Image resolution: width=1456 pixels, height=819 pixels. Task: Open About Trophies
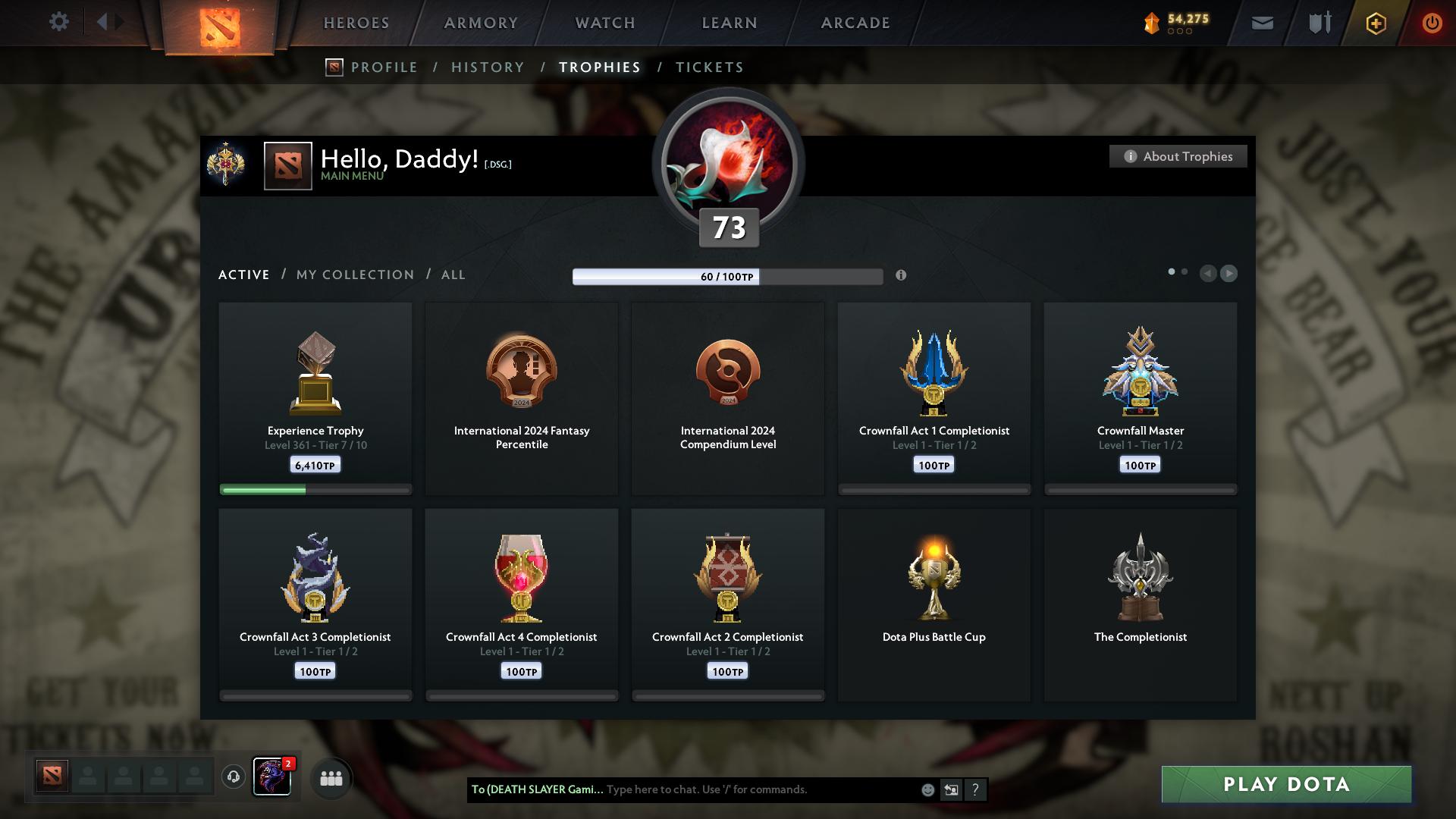1178,156
